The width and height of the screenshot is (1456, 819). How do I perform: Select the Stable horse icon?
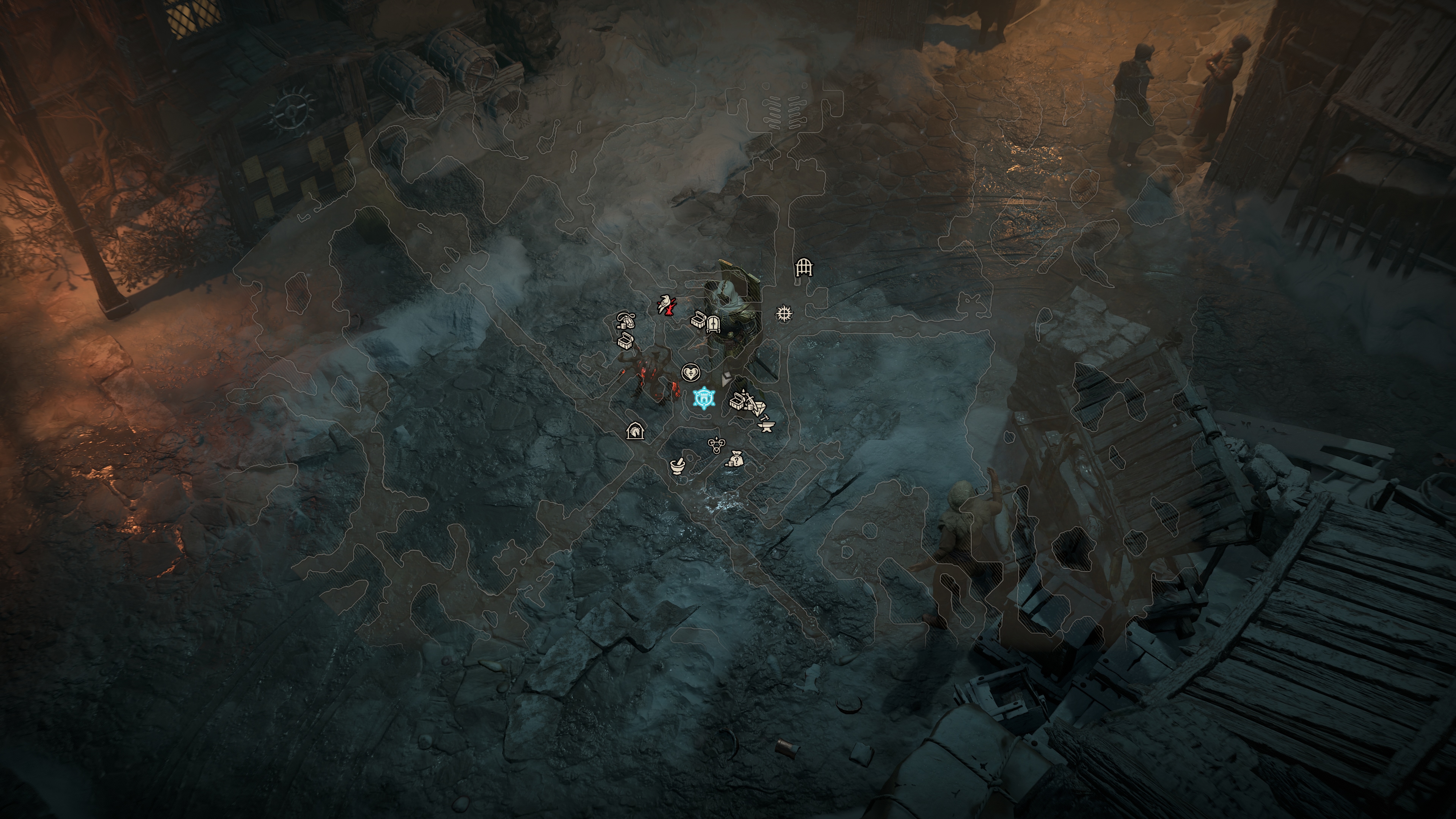[x=635, y=431]
